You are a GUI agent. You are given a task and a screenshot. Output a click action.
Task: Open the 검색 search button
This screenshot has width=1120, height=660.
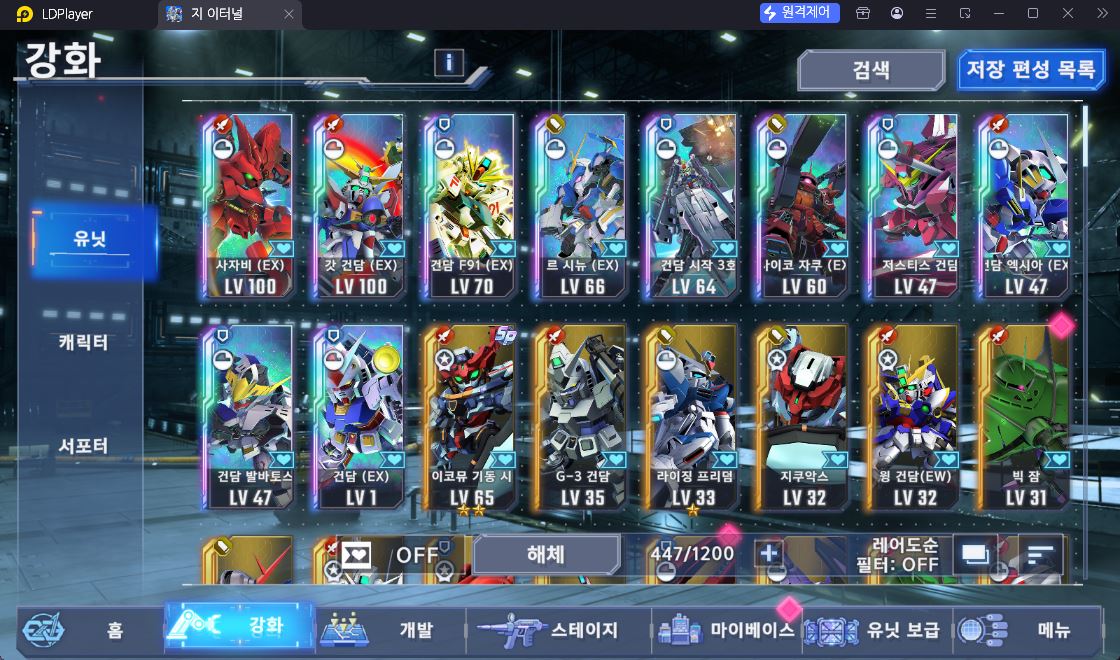(870, 71)
